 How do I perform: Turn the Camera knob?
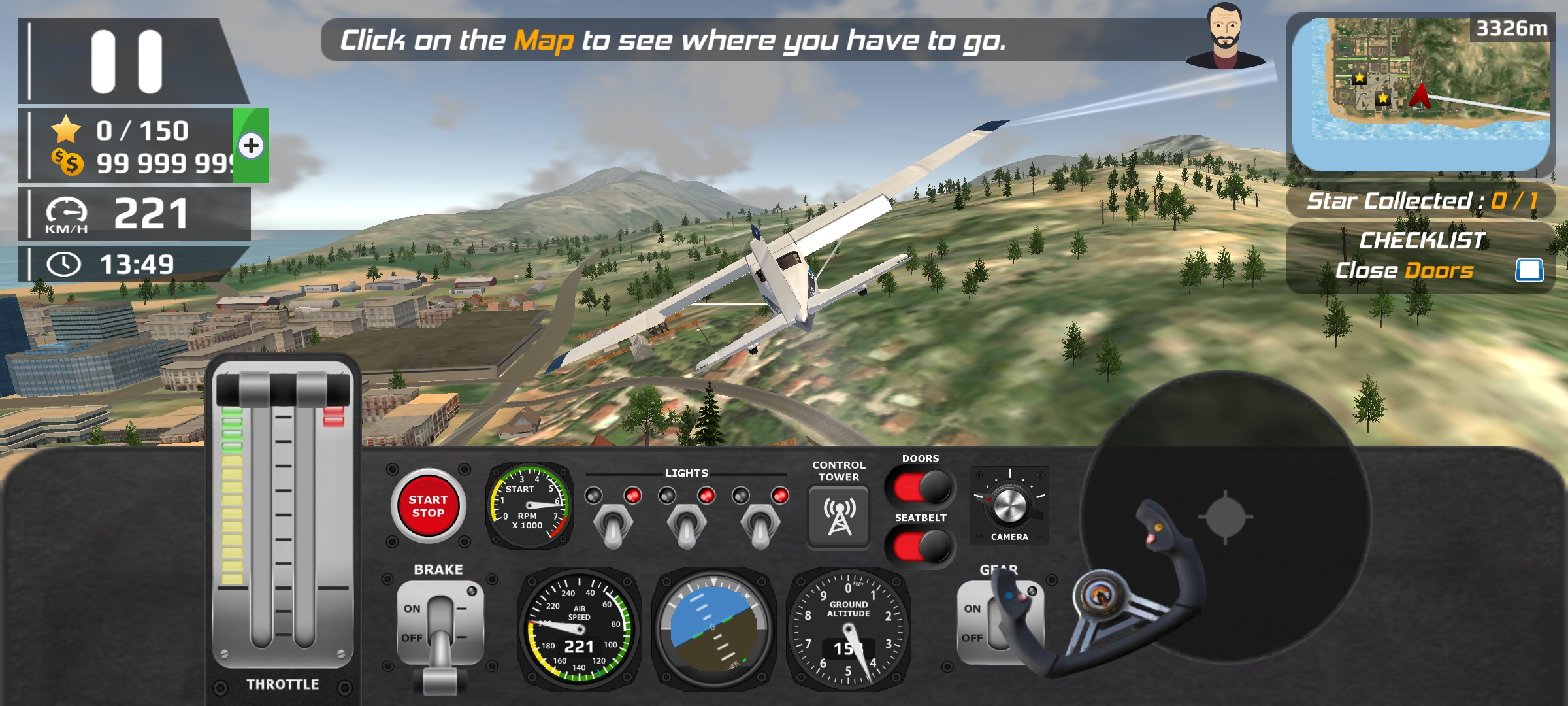[1009, 505]
